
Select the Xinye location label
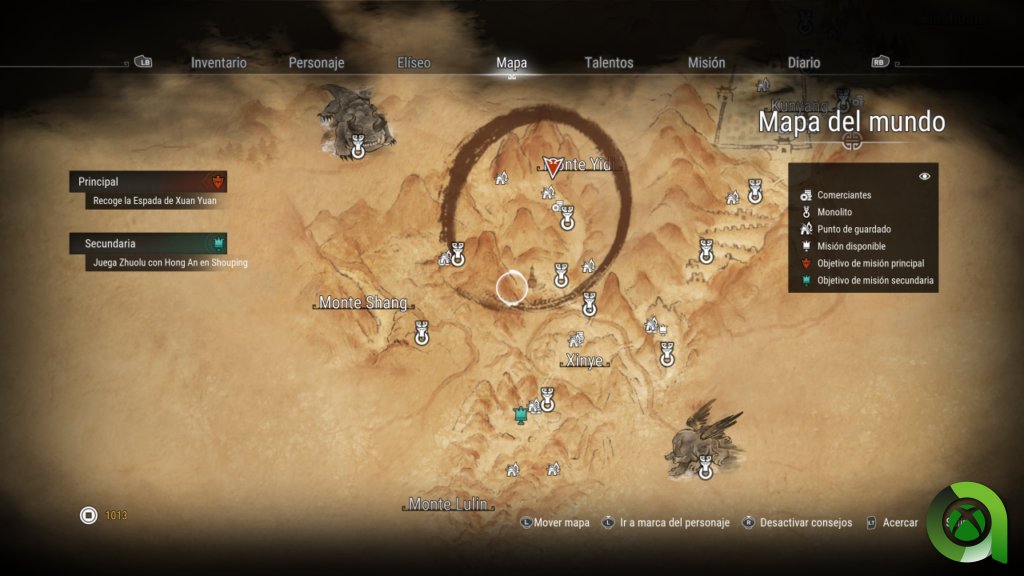[585, 361]
